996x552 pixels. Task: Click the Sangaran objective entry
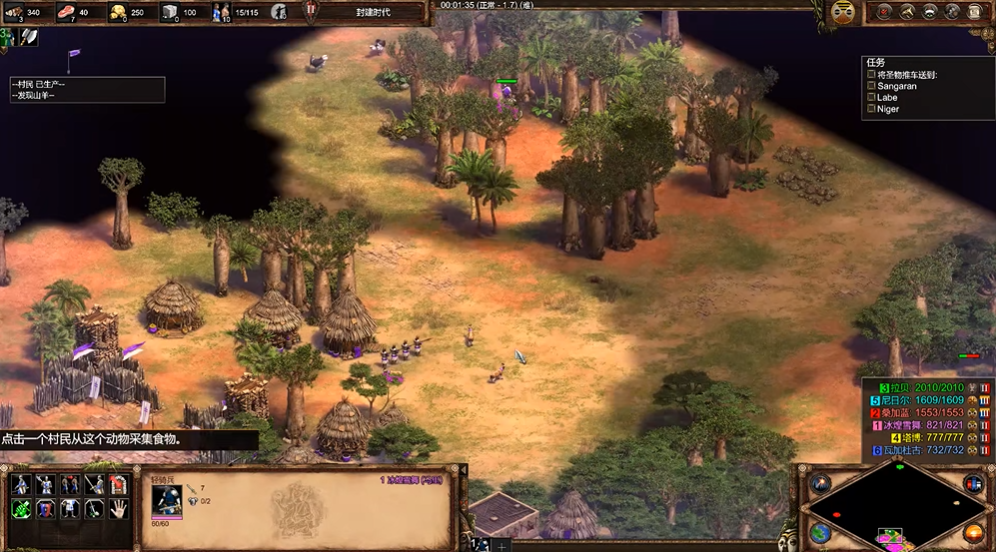point(897,86)
